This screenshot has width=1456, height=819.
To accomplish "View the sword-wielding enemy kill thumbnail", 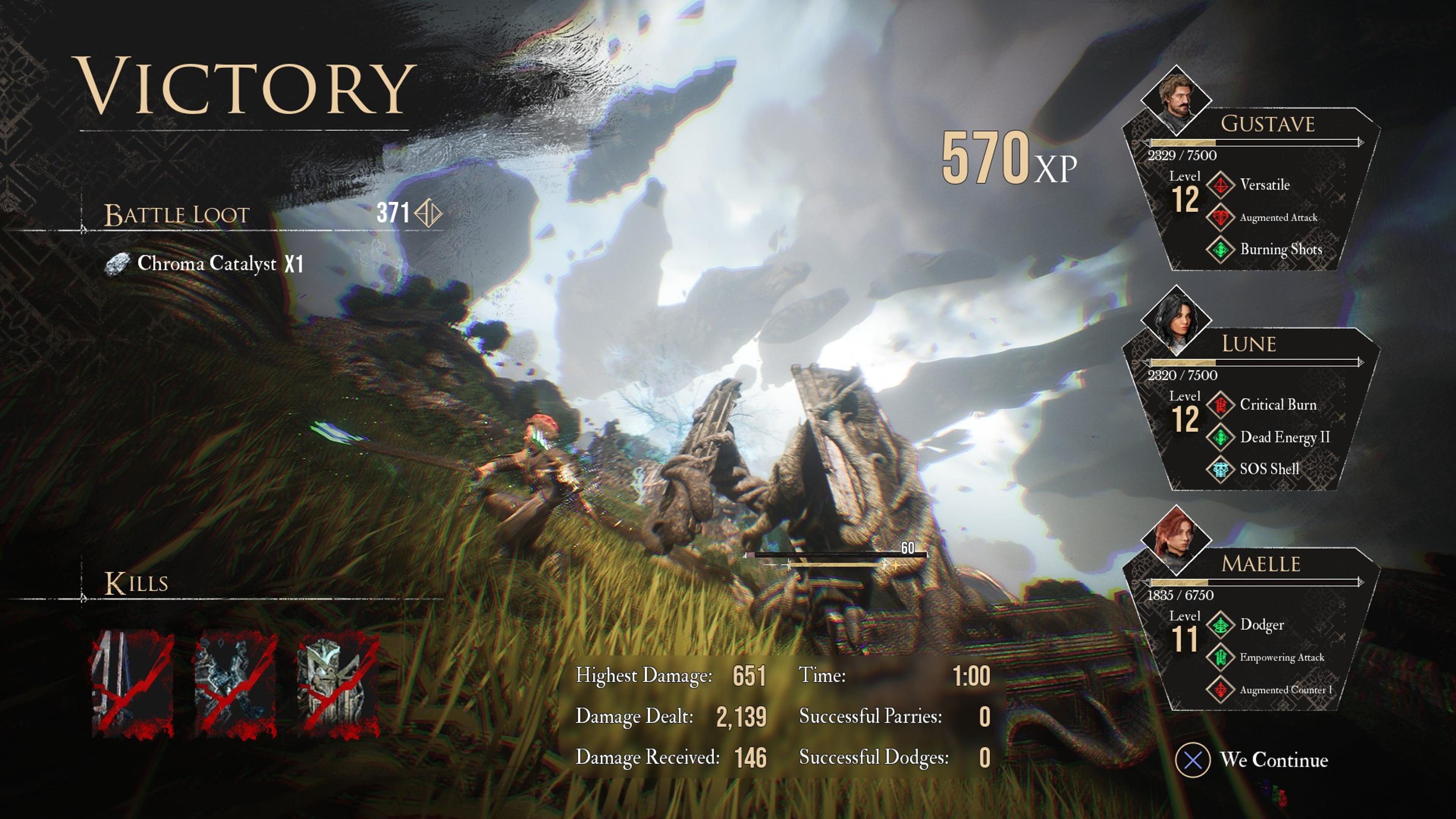I will pyautogui.click(x=133, y=683).
